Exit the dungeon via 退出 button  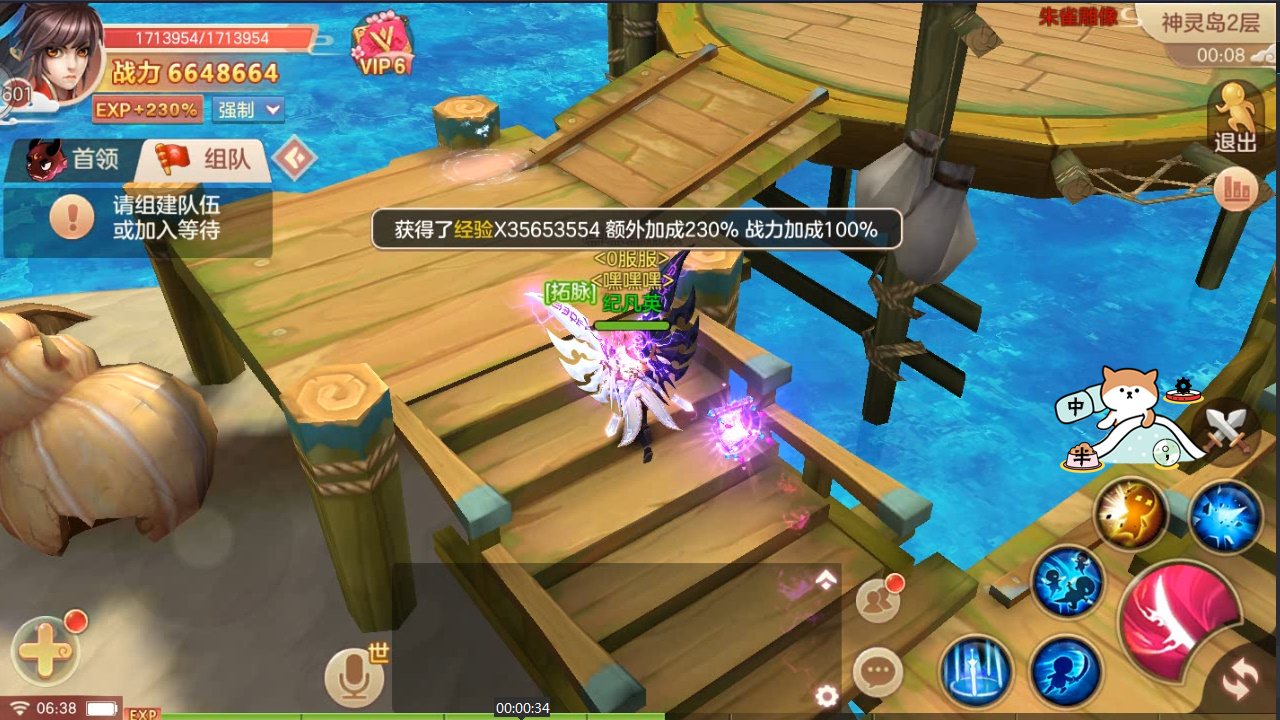click(1235, 118)
